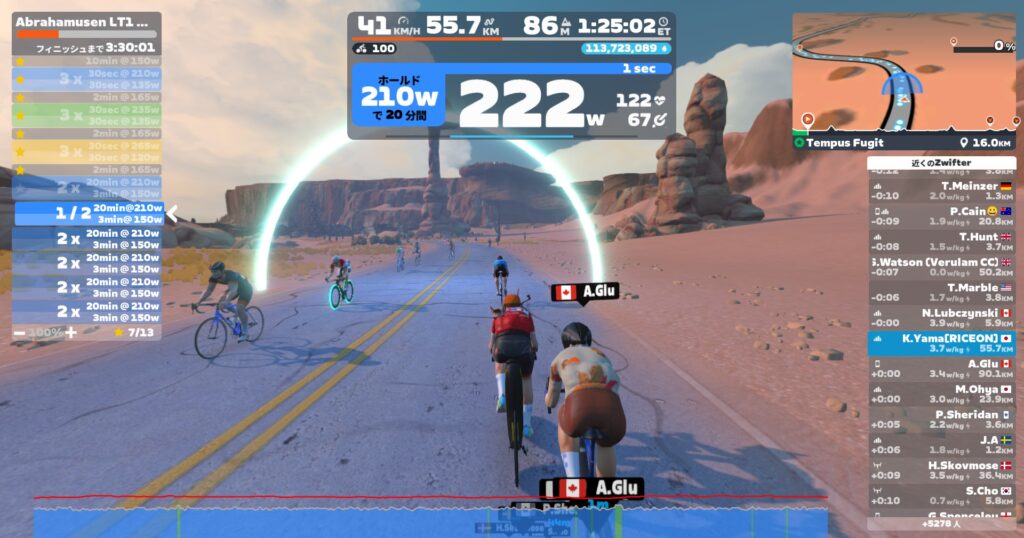1024x538 pixels.
Task: Select T.Meinzer in the nearby riders list
Action: (941, 191)
